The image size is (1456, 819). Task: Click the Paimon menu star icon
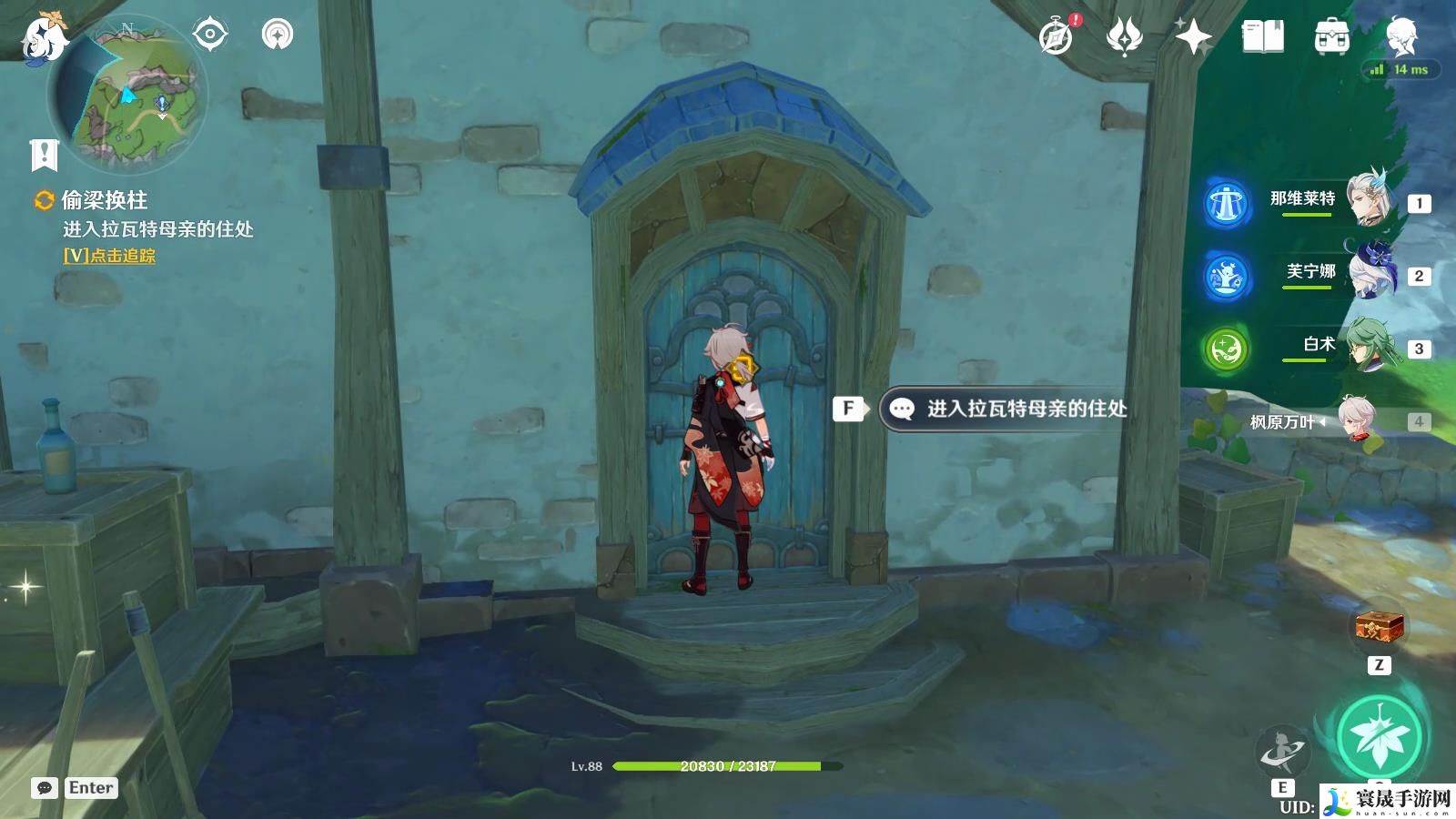(x=1194, y=38)
